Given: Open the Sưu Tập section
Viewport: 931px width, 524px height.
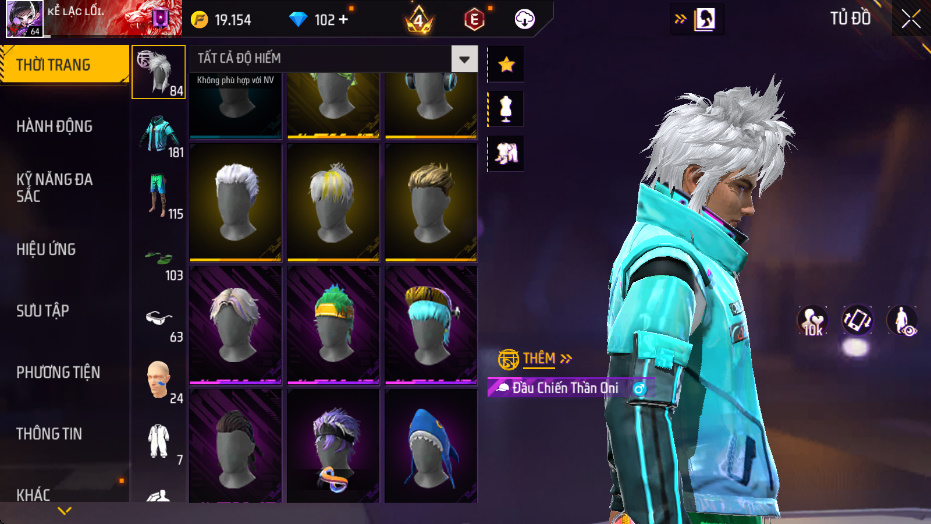Looking at the screenshot, I should pyautogui.click(x=43, y=311).
